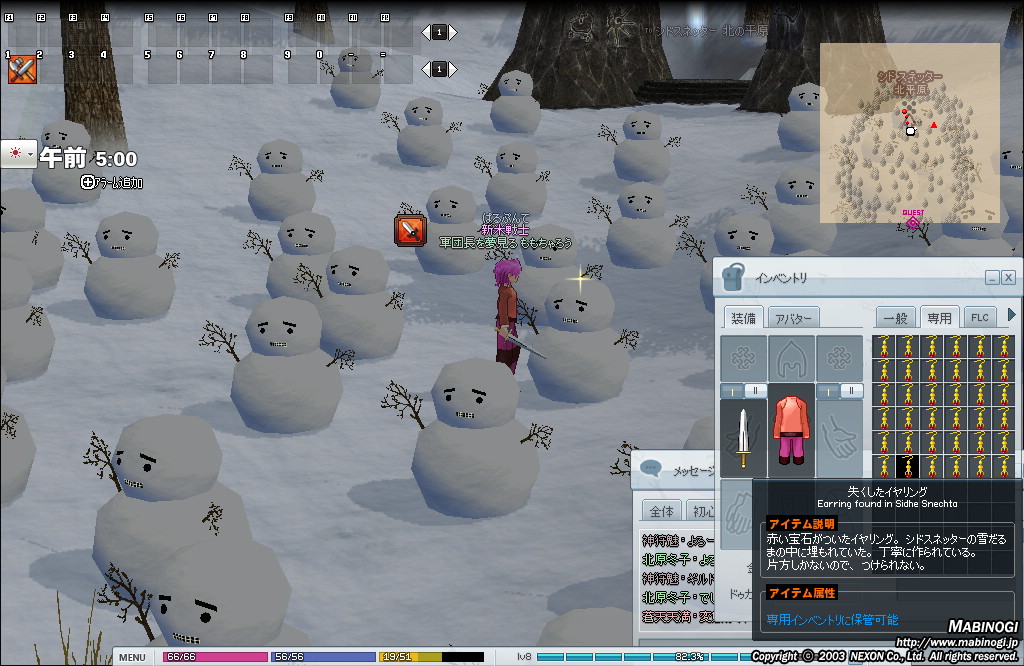The image size is (1024, 666).
Task: Click the minimap of Sidhe Sneachta
Action: coord(909,133)
